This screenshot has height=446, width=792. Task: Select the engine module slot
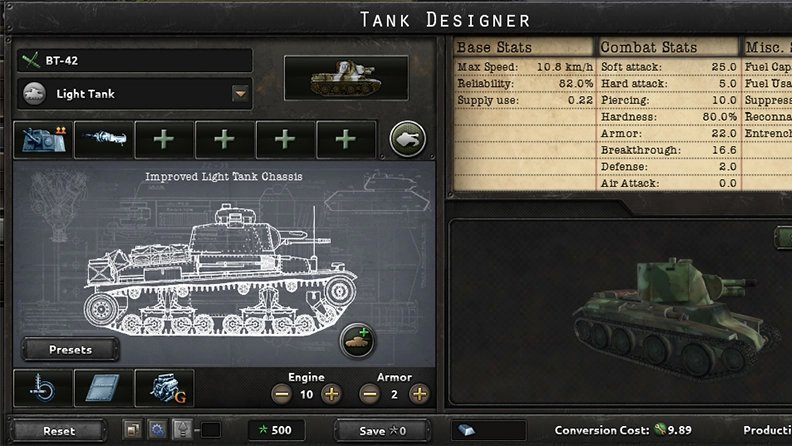pyautogui.click(x=164, y=388)
